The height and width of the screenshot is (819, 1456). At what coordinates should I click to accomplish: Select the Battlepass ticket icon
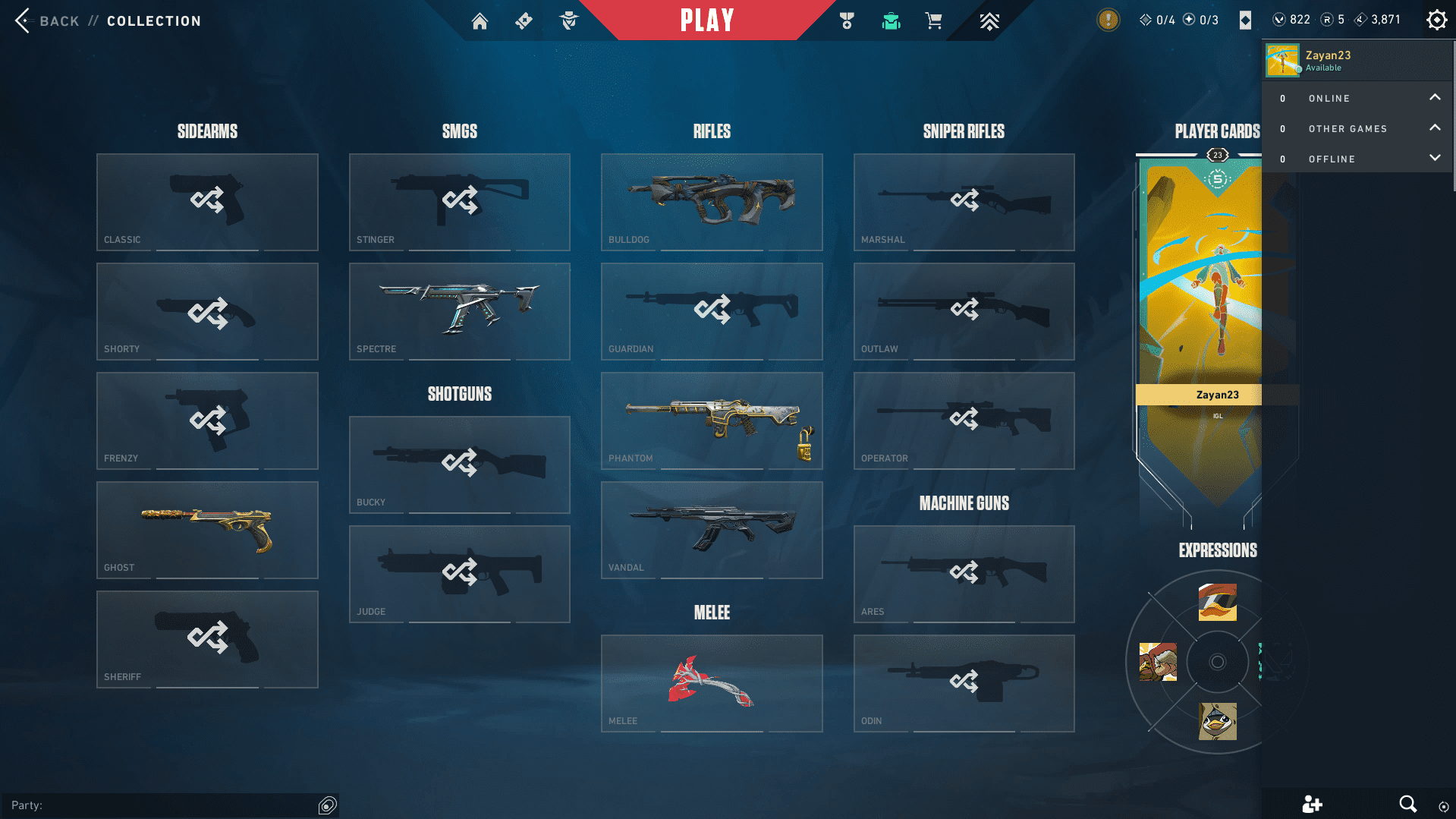coord(524,20)
